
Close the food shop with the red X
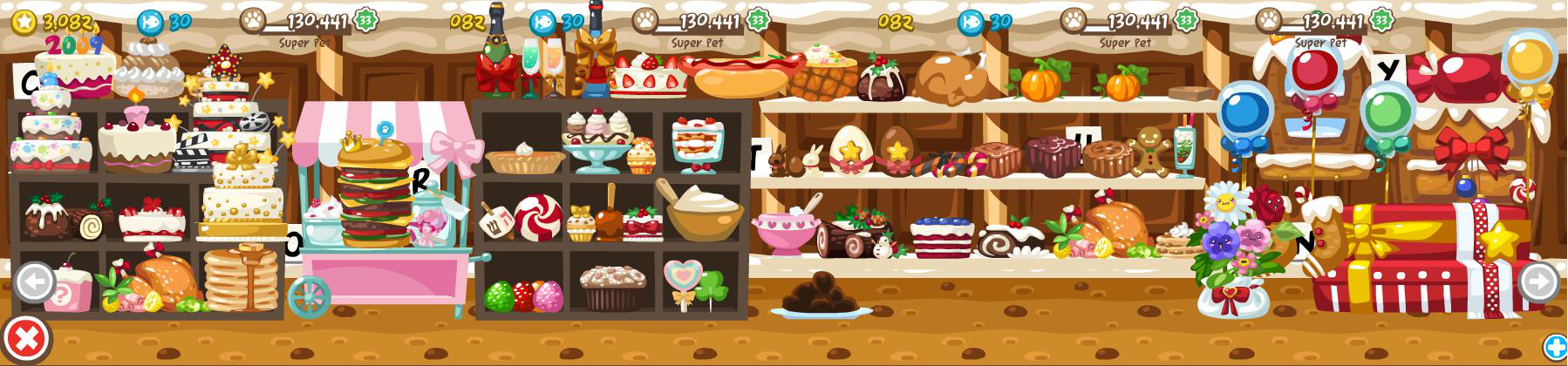pyautogui.click(x=24, y=338)
